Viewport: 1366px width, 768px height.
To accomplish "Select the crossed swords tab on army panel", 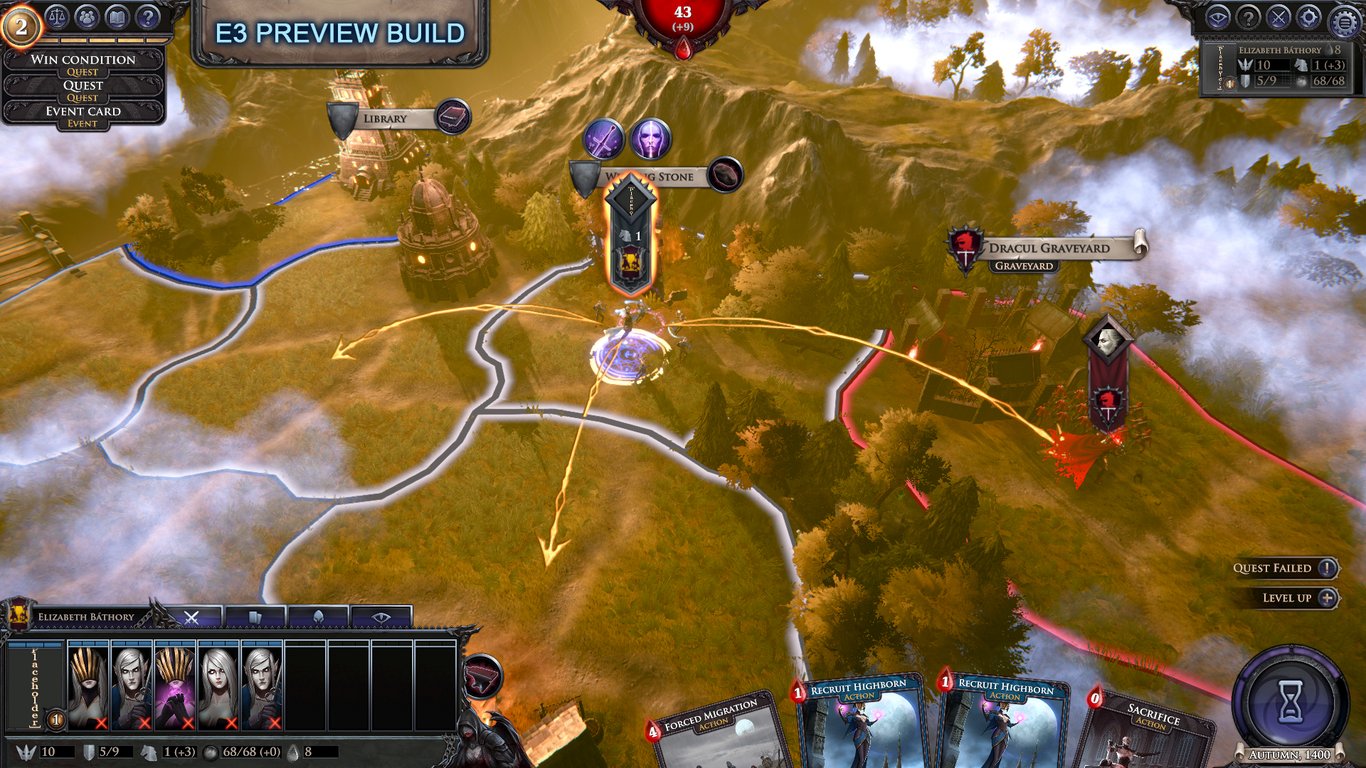I will [x=190, y=617].
